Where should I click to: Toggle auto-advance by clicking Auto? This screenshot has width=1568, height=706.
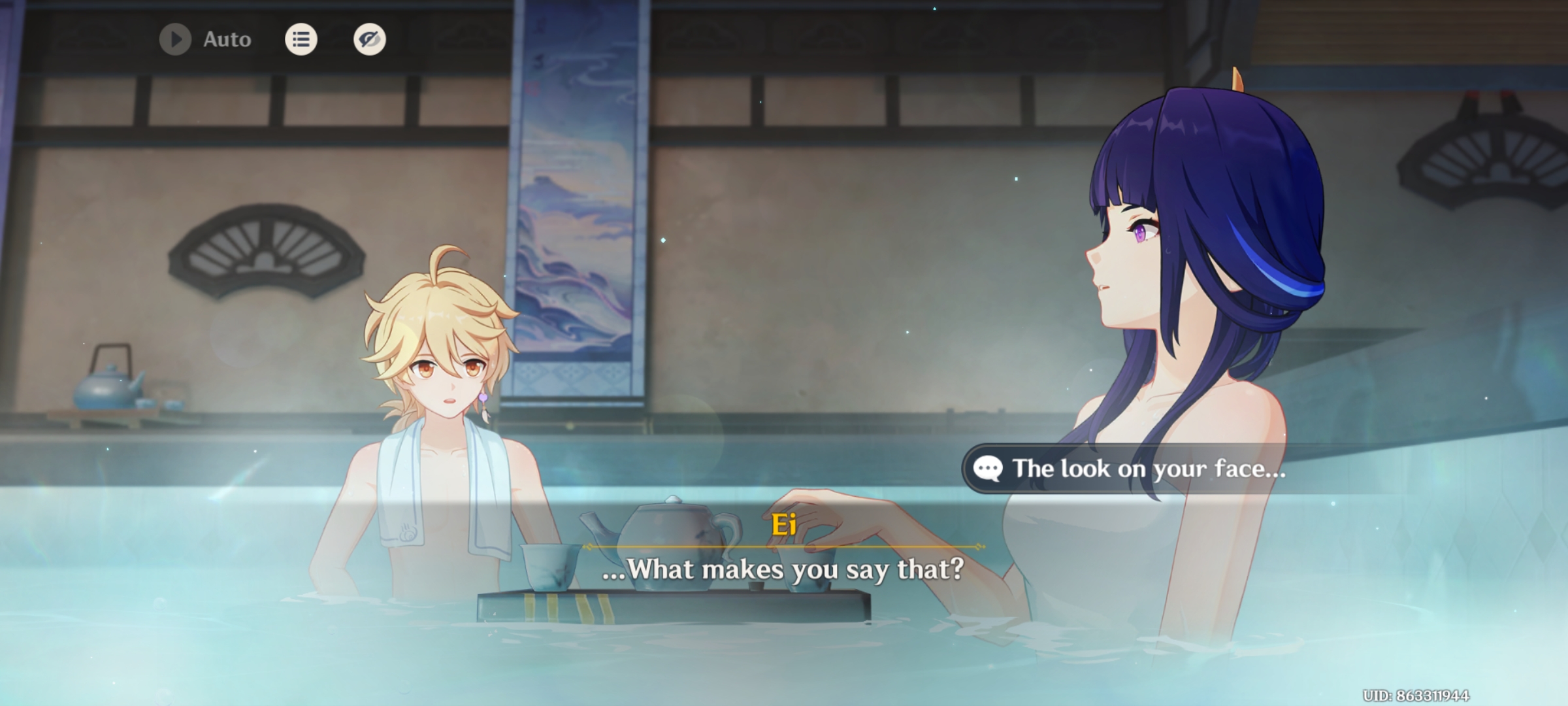(225, 39)
